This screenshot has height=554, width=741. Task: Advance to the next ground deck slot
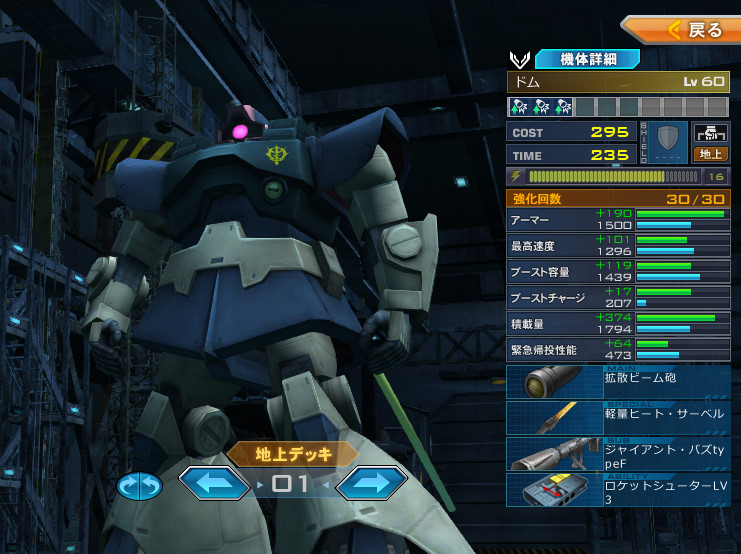371,484
